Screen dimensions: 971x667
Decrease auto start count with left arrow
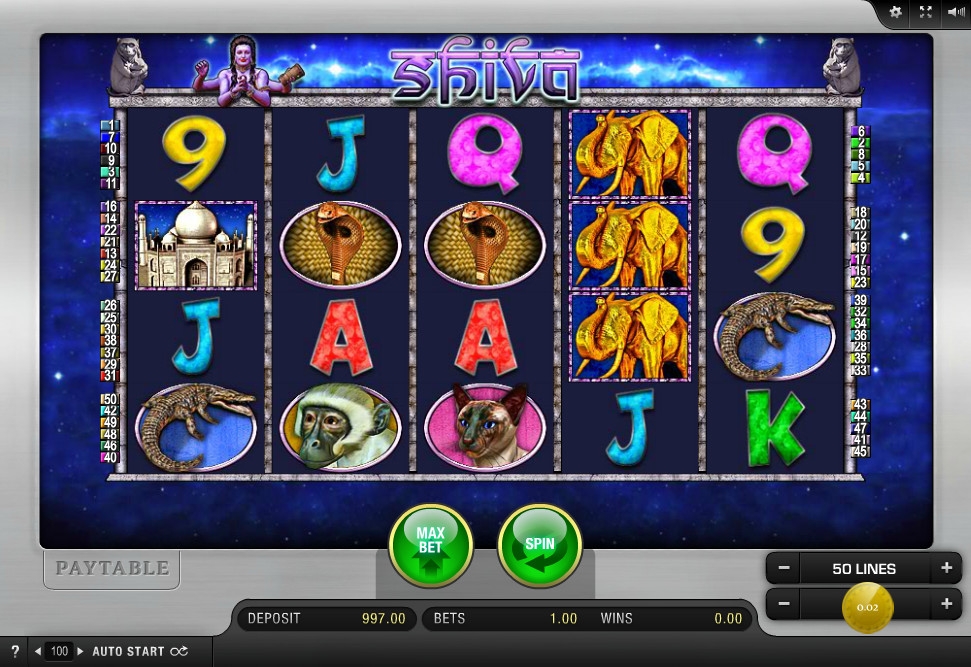point(38,651)
